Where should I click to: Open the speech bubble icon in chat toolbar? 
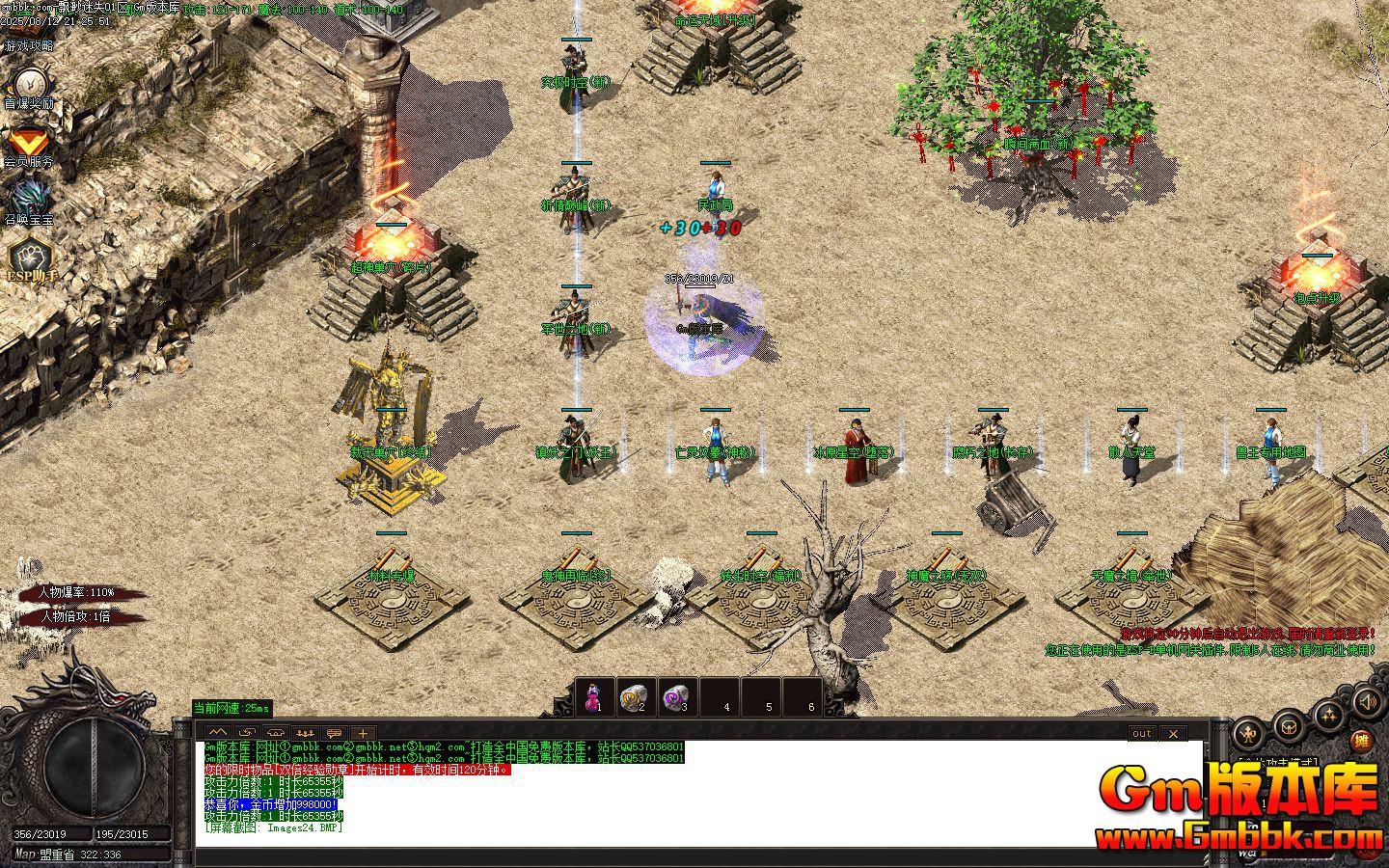click(x=336, y=732)
